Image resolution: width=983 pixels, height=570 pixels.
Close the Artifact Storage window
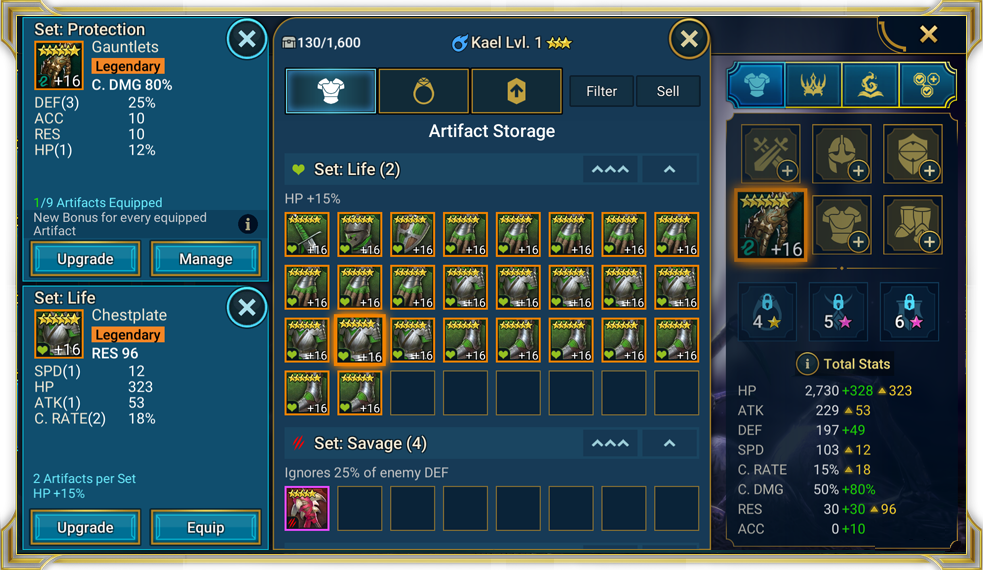pyautogui.click(x=689, y=39)
